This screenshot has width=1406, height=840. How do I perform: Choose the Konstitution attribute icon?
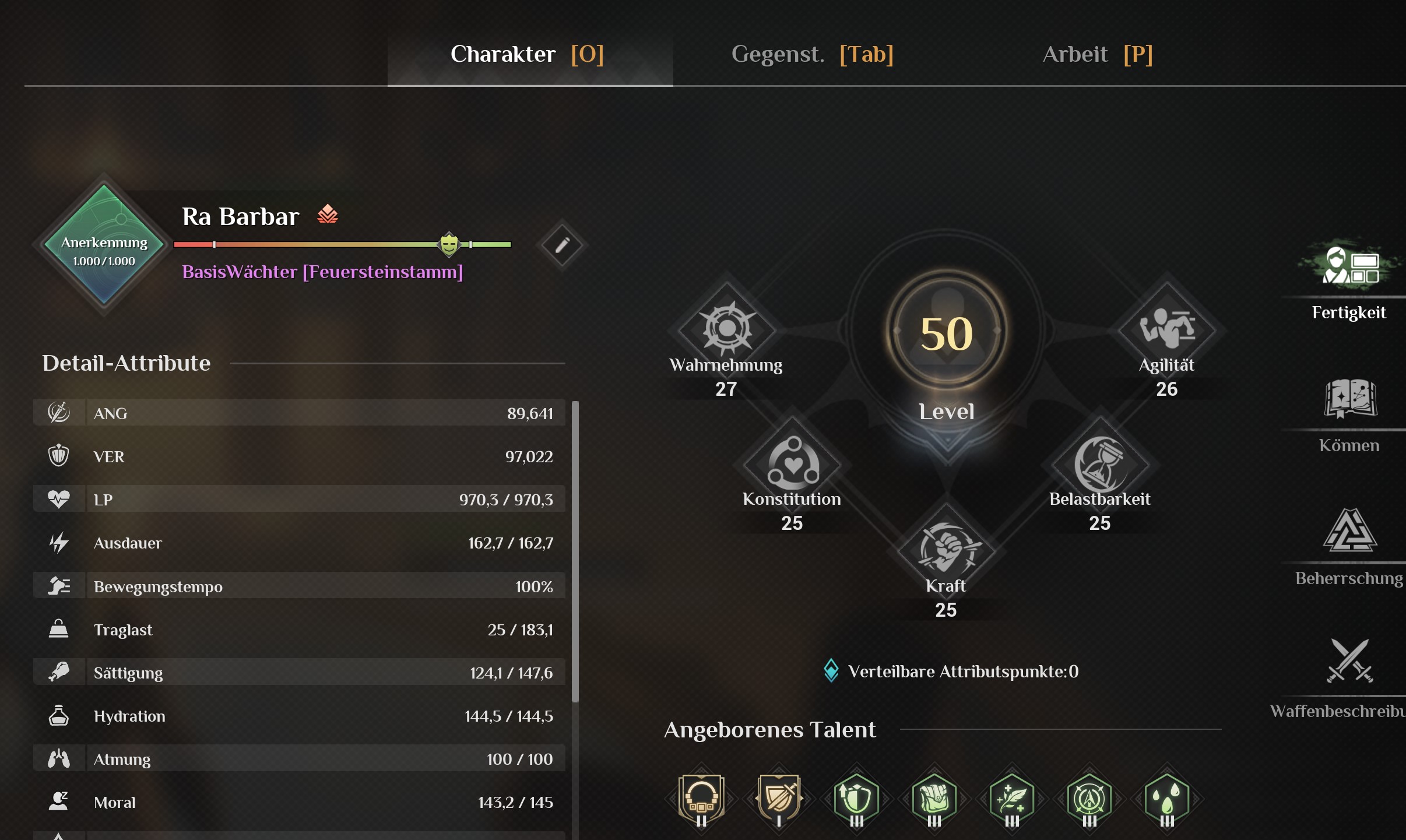tap(793, 463)
